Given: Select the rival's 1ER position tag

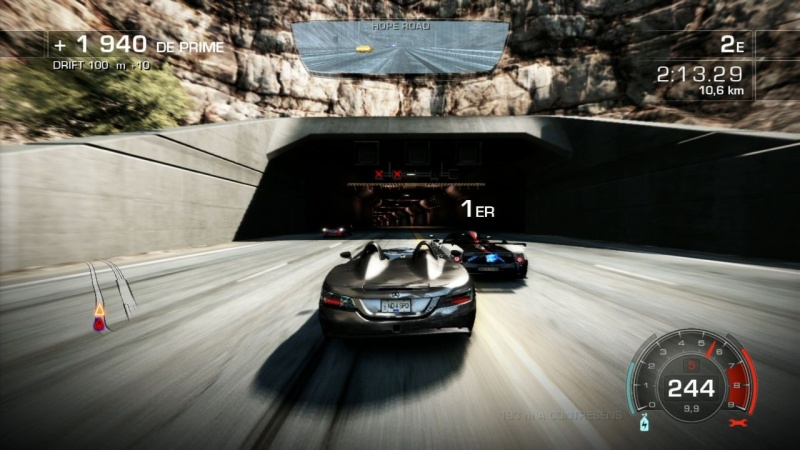Looking at the screenshot, I should pyautogui.click(x=477, y=209).
